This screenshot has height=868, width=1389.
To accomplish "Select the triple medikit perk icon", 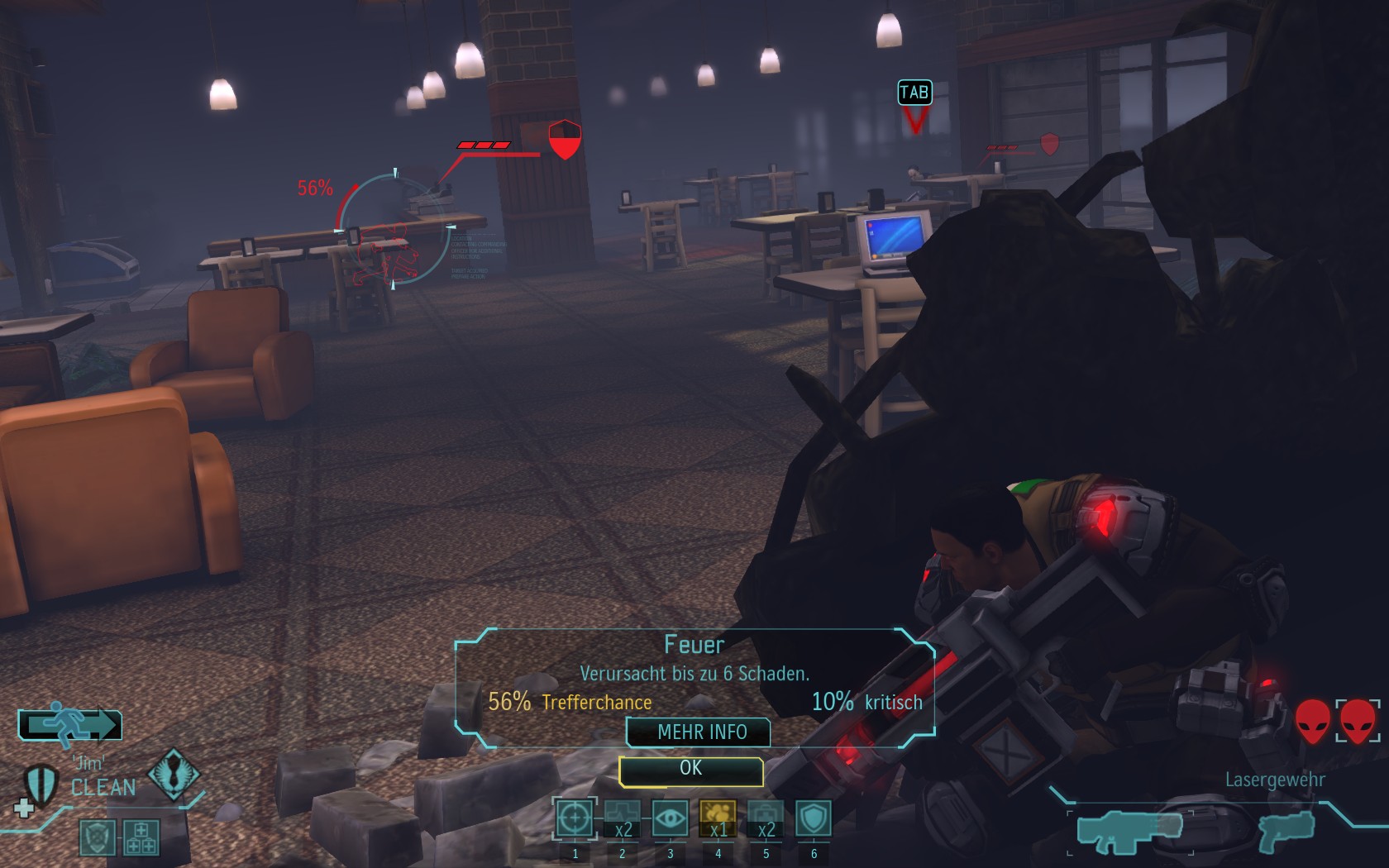I will tap(141, 837).
